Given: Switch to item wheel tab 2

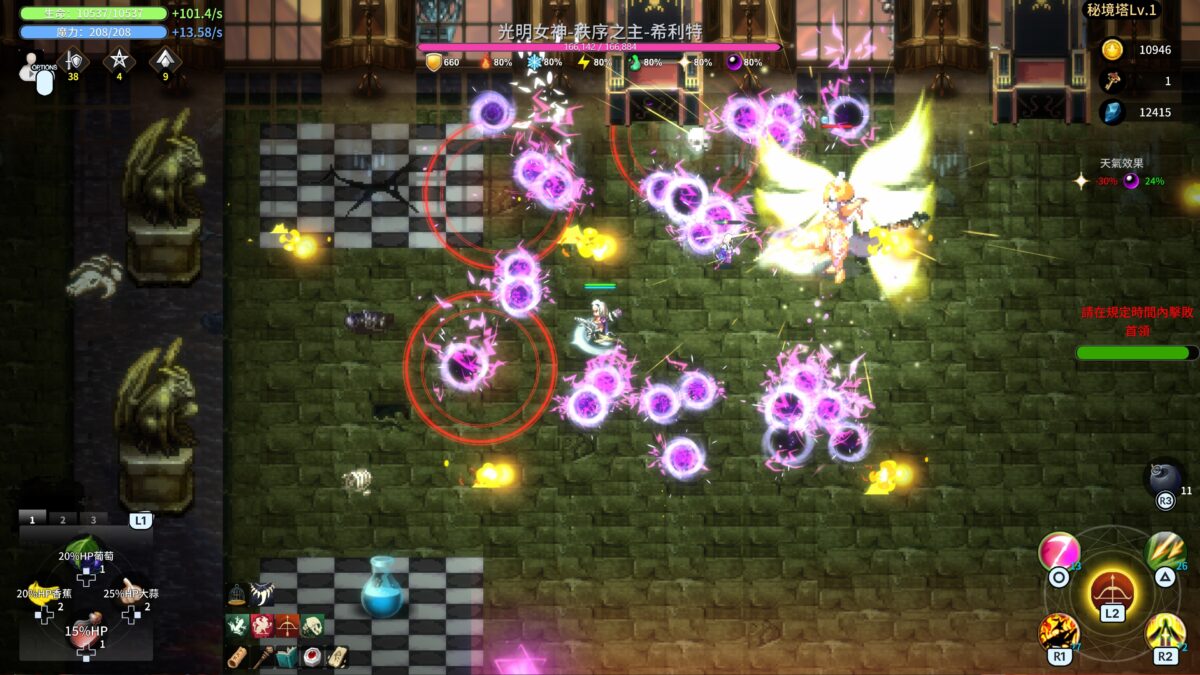Looking at the screenshot, I should click(x=62, y=519).
